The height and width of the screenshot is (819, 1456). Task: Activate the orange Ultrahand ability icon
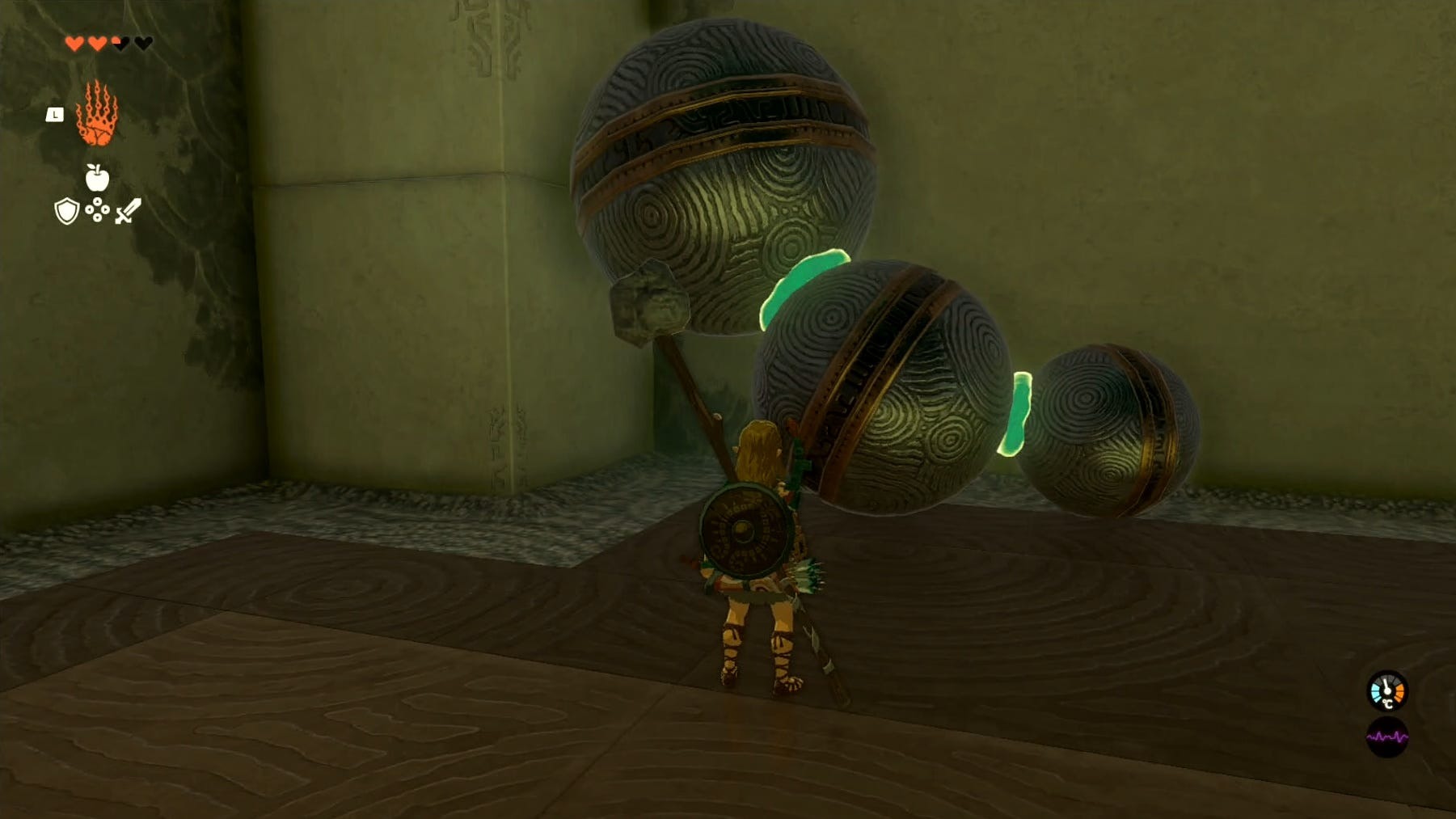click(x=97, y=115)
